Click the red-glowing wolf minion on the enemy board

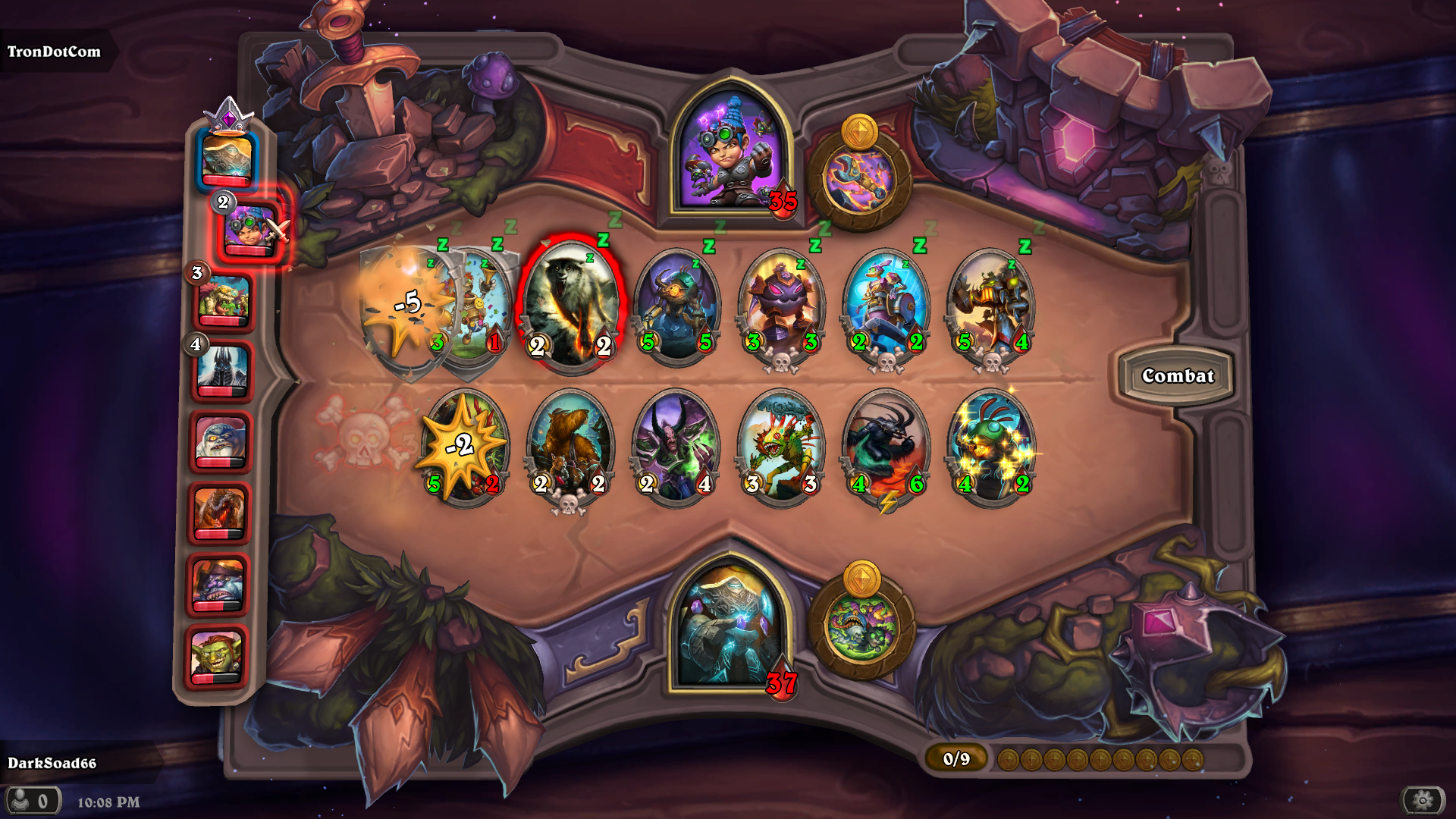570,303
